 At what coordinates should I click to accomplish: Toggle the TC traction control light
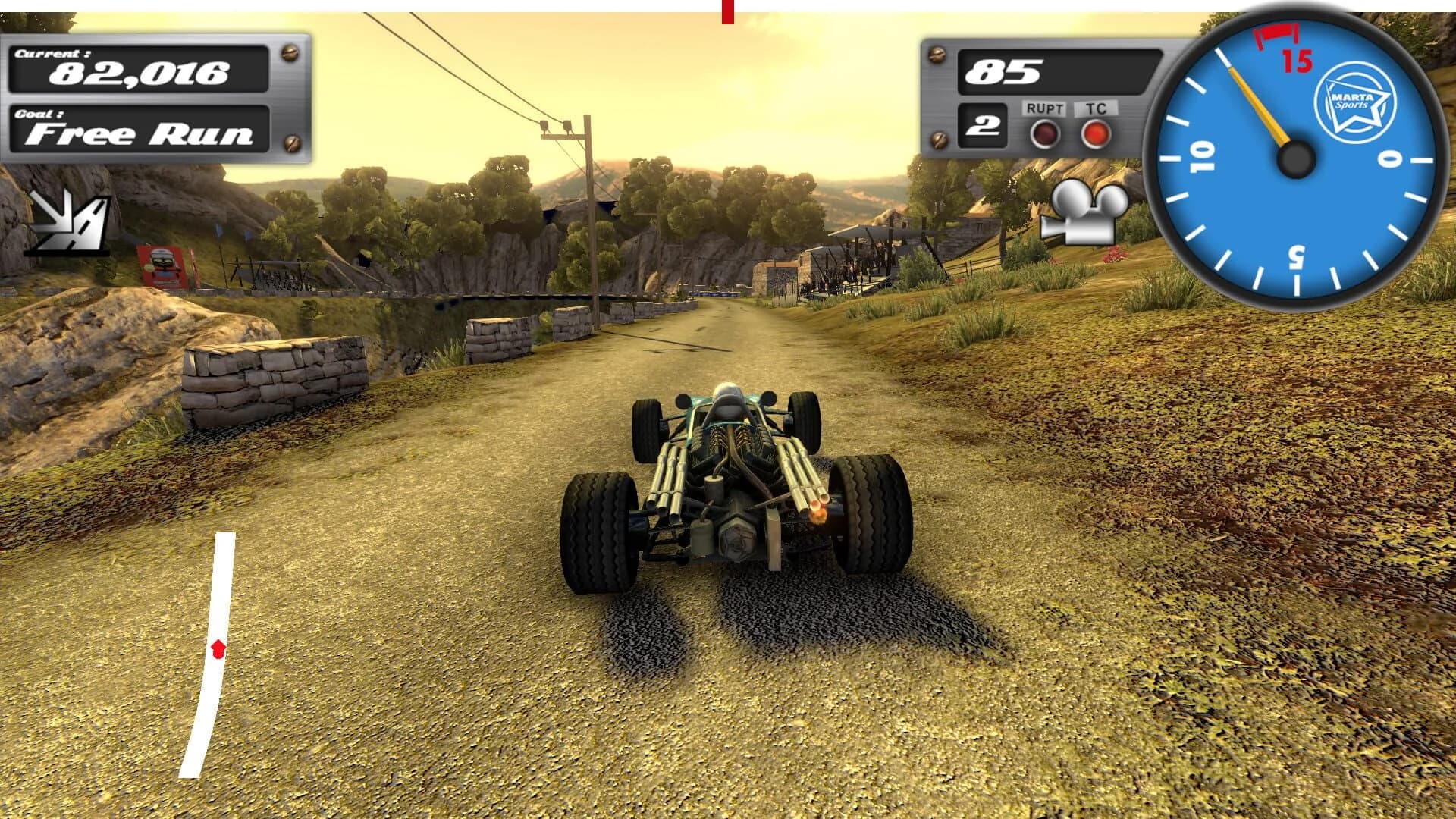tap(1095, 135)
